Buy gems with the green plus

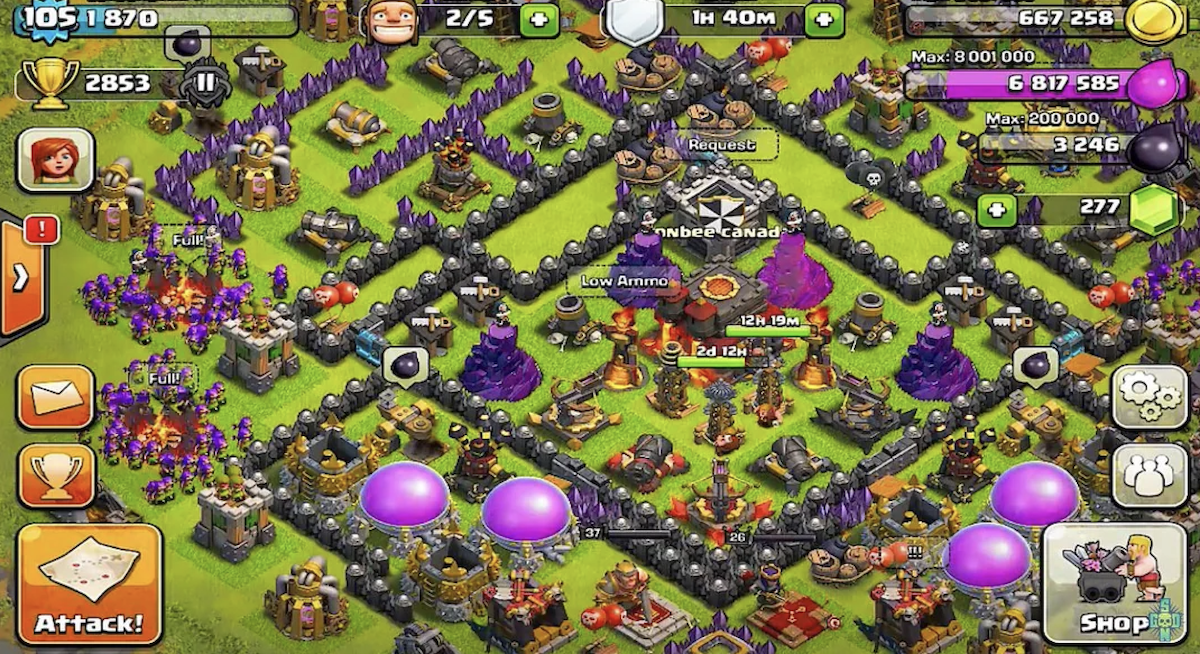(x=997, y=210)
